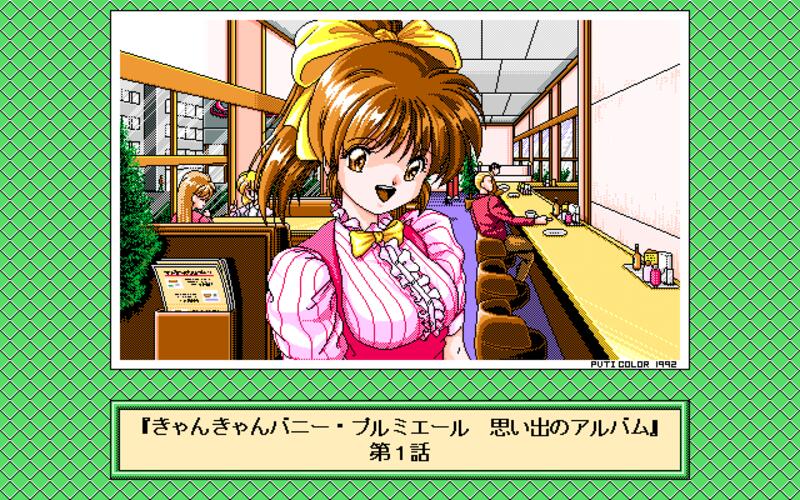Advance the chapter title message box
This screenshot has height=500, width=800.
coord(400,440)
